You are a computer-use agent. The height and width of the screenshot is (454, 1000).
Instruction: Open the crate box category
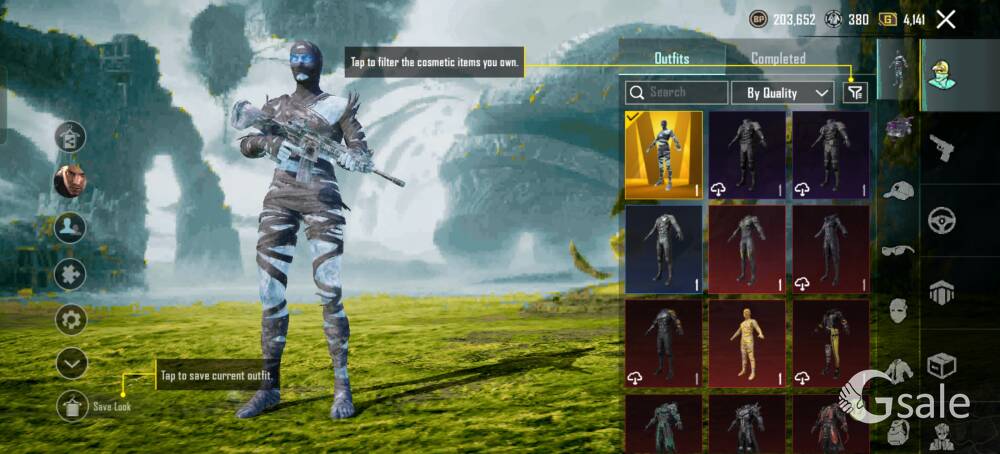point(941,365)
